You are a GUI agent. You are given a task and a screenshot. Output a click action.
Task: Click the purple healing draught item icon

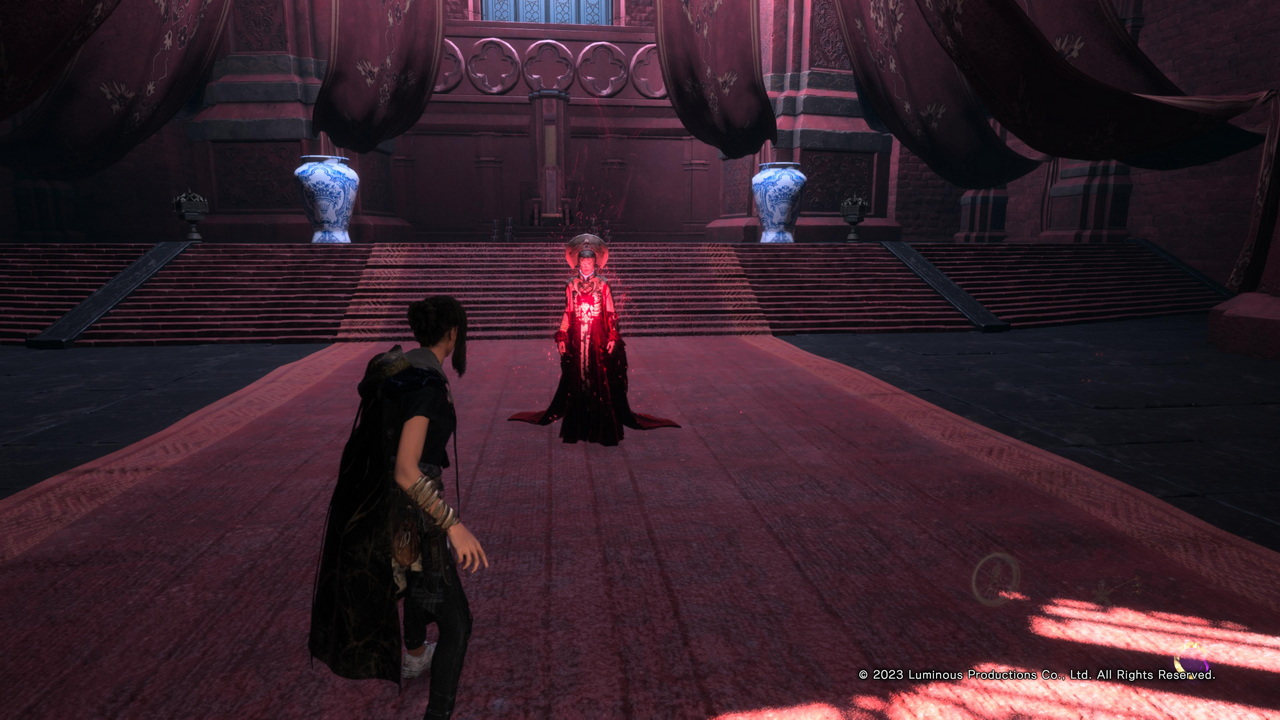pos(1191,661)
